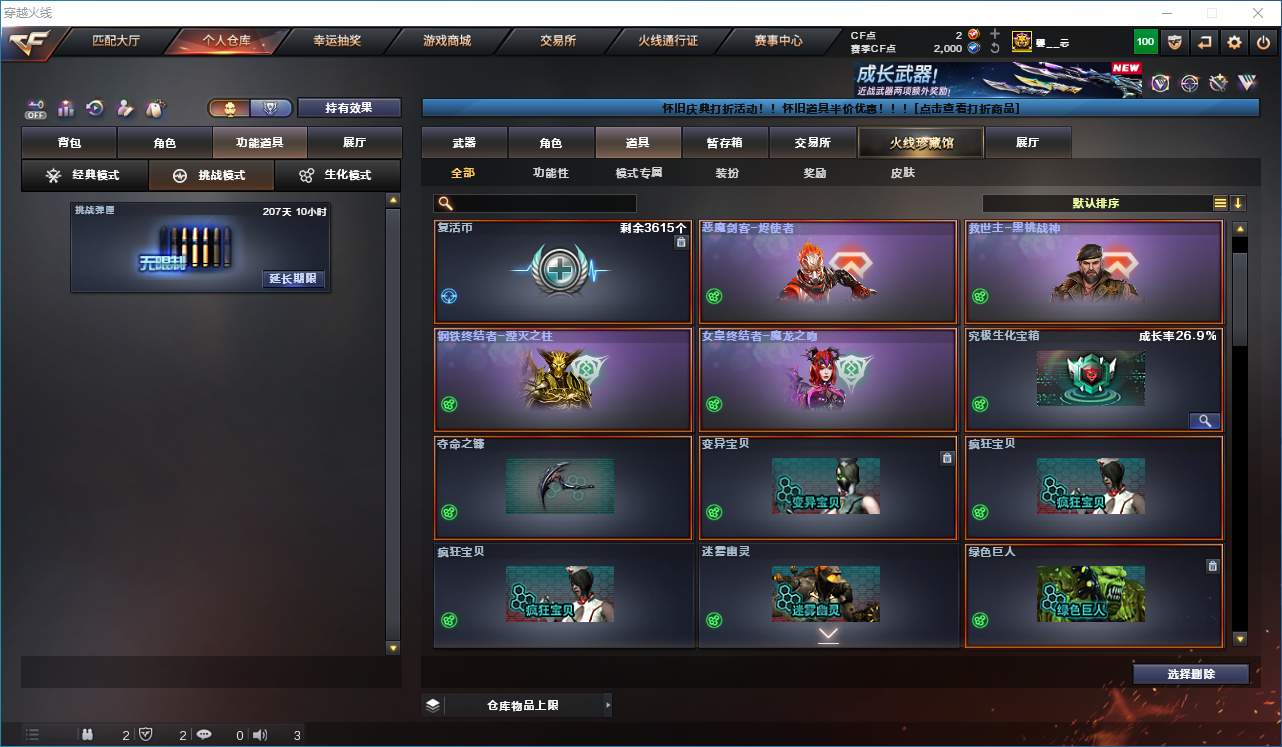
Task: Open 火线通行证 battle pass
Action: [668, 41]
